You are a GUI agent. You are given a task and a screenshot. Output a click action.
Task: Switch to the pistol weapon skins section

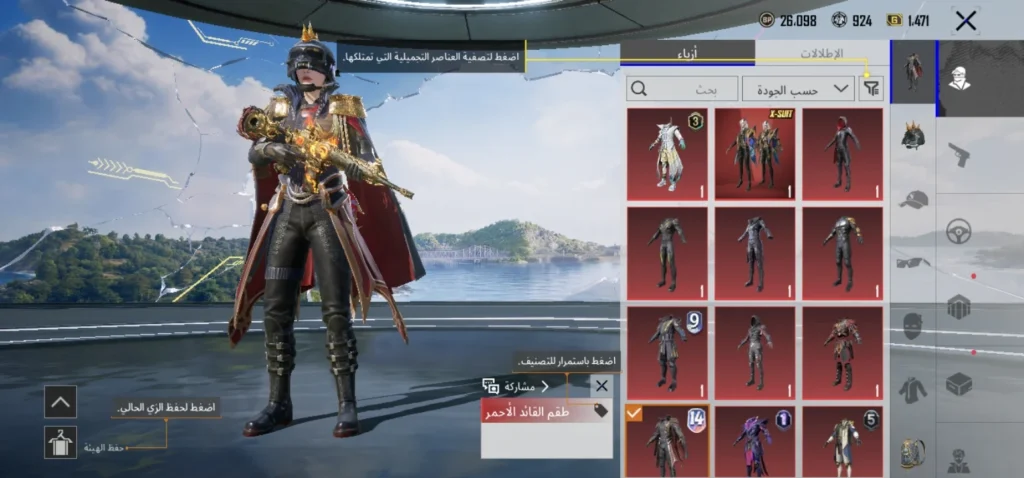959,155
